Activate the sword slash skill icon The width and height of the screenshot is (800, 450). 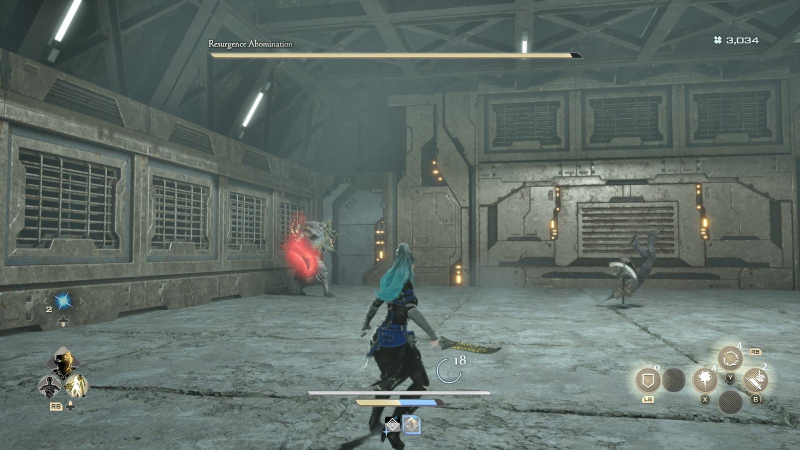click(x=755, y=380)
